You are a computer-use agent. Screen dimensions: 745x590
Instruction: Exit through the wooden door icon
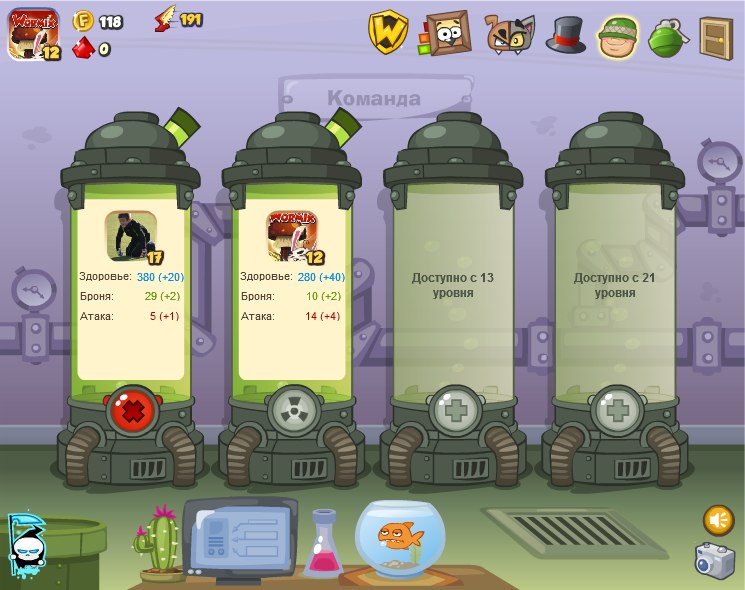coord(715,37)
